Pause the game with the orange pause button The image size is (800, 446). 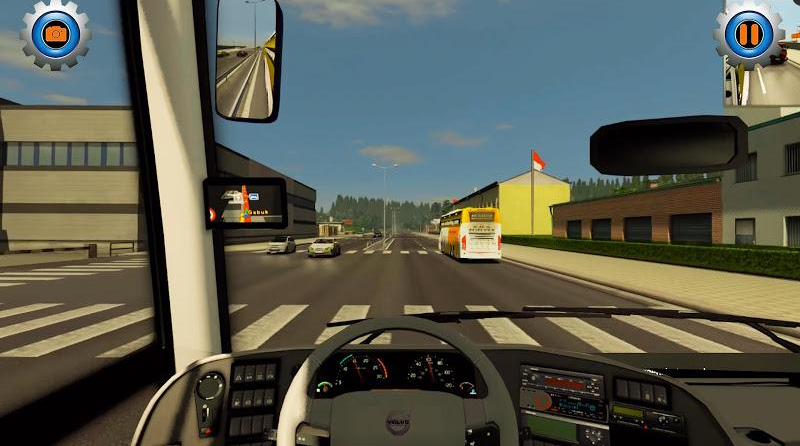pos(748,34)
